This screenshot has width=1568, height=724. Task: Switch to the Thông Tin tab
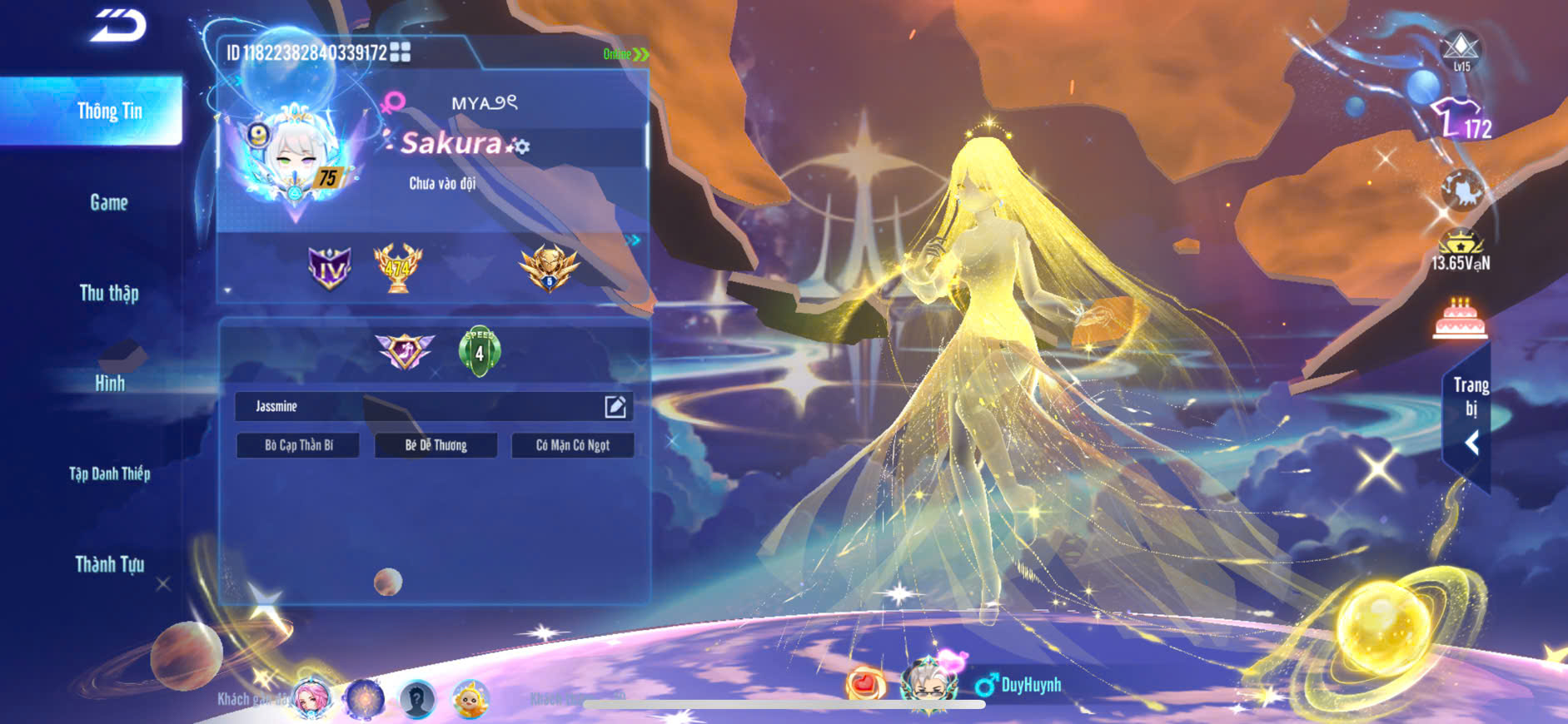click(109, 112)
